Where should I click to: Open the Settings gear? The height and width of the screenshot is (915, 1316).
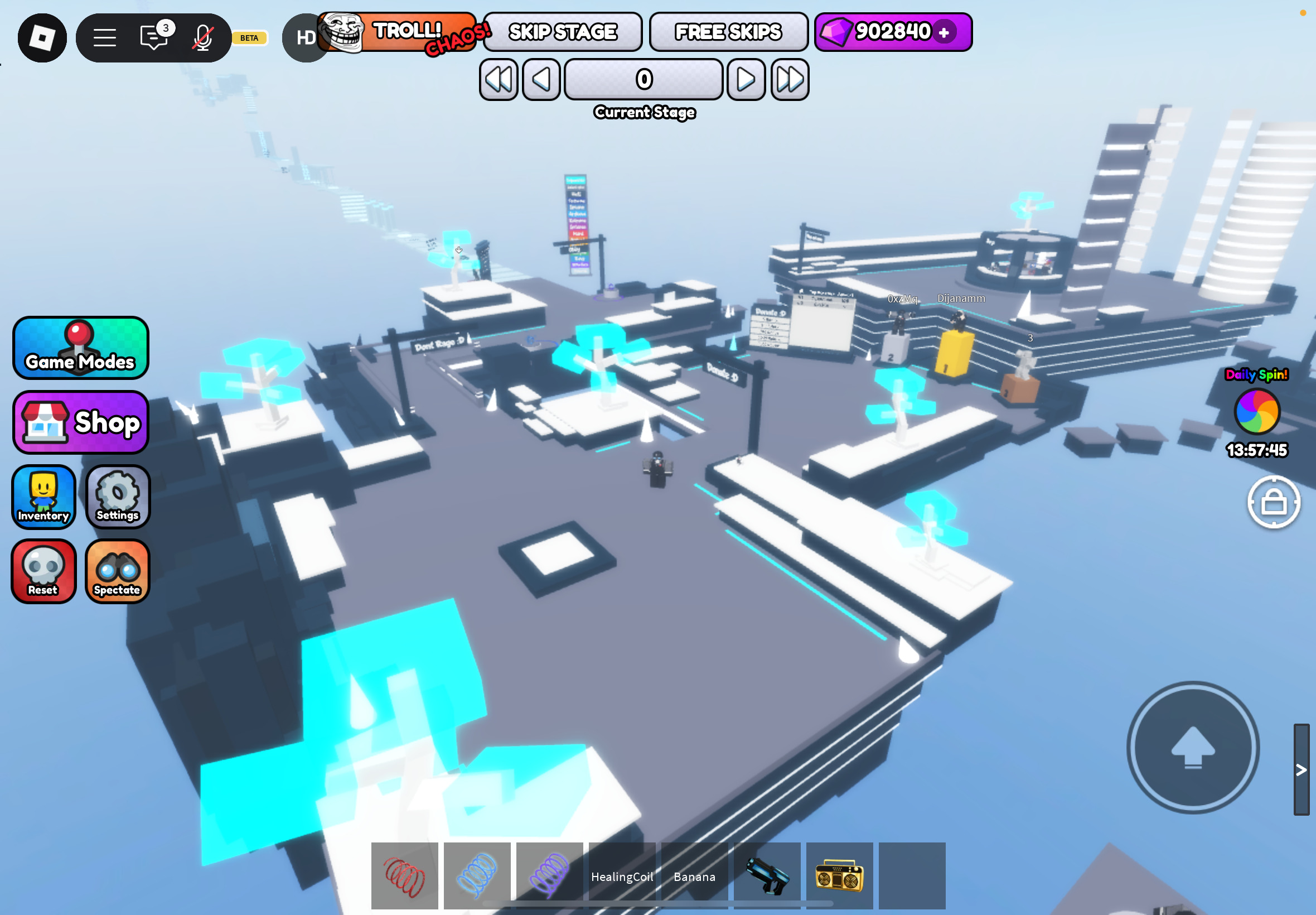point(117,498)
